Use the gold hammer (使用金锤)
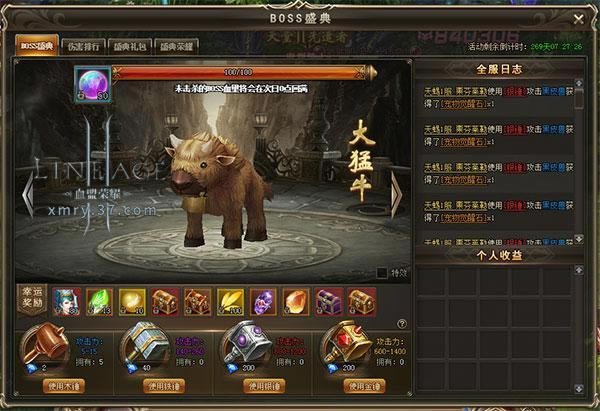This screenshot has width=600, height=411. (363, 385)
